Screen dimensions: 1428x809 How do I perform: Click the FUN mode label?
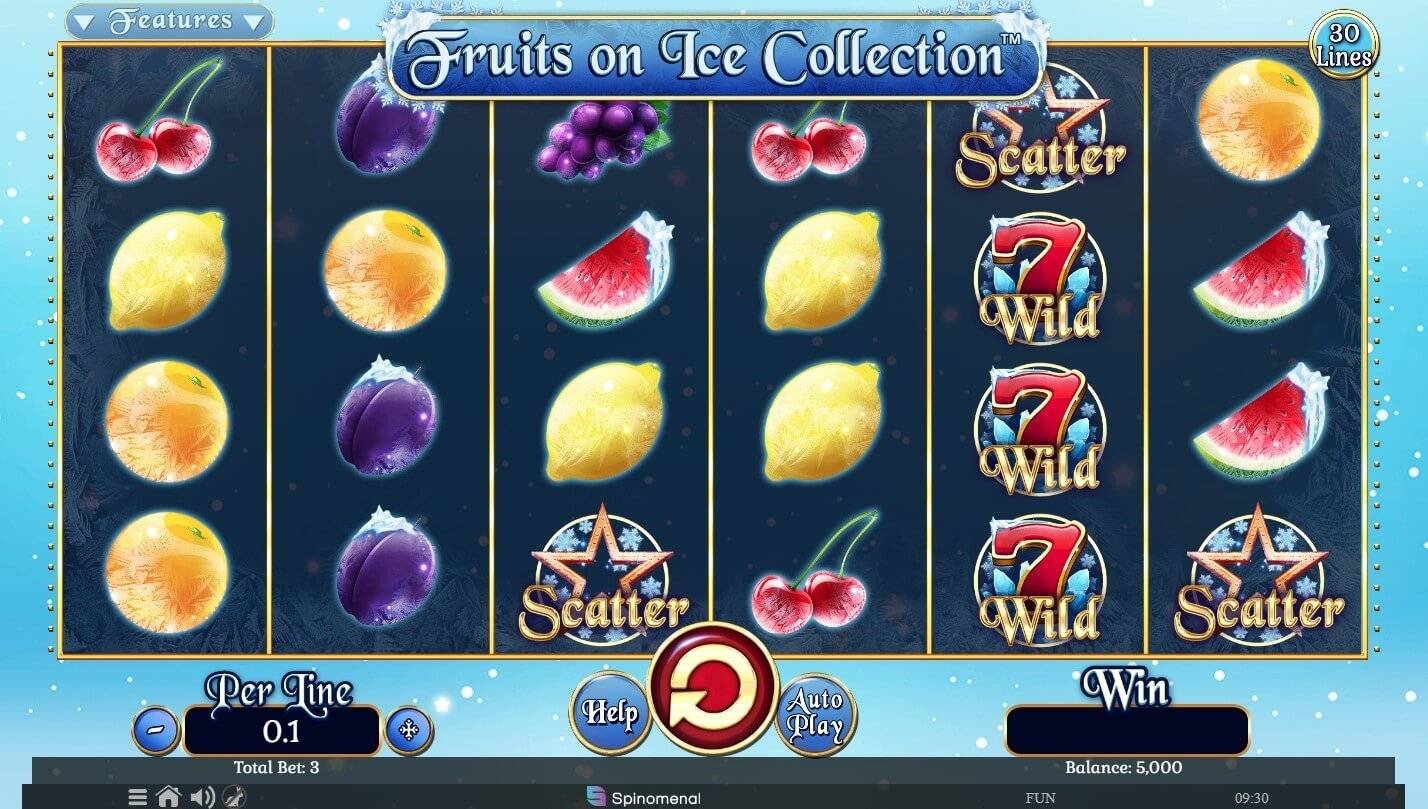pos(1040,798)
